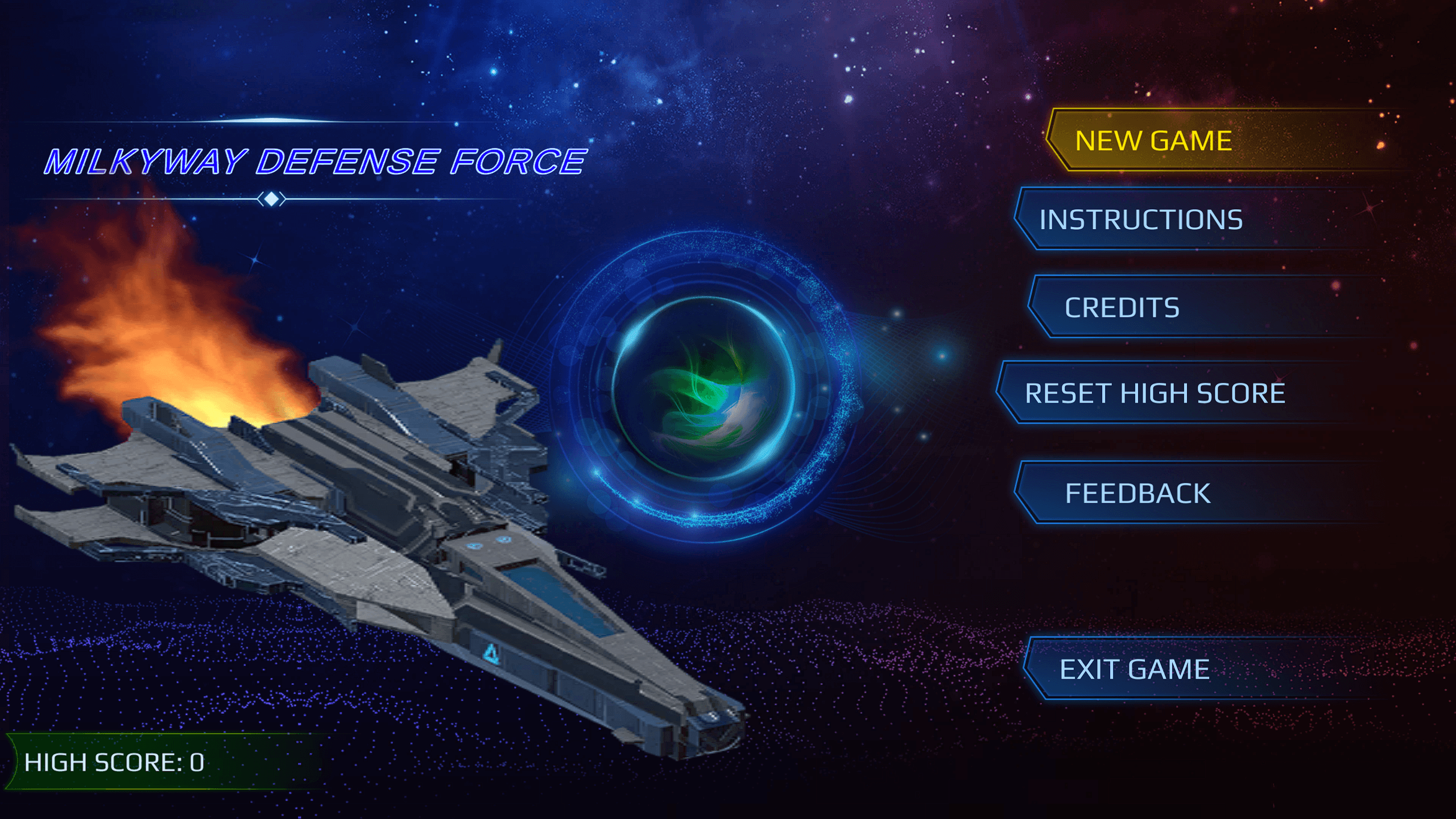Select FEEDBACK in the menu column
Viewport: 1456px width, 819px height.
point(1139,493)
